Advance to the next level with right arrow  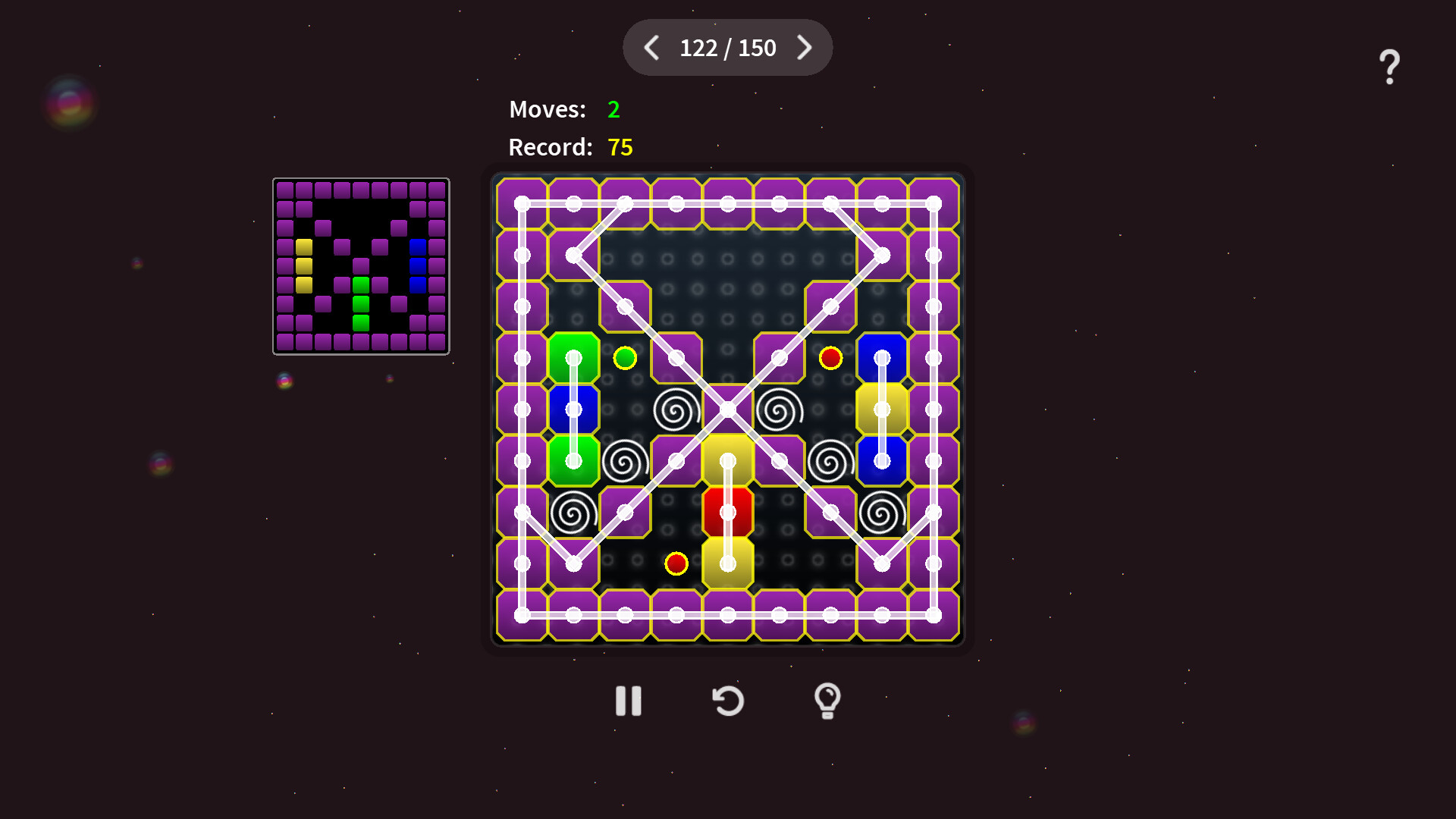pyautogui.click(x=805, y=48)
